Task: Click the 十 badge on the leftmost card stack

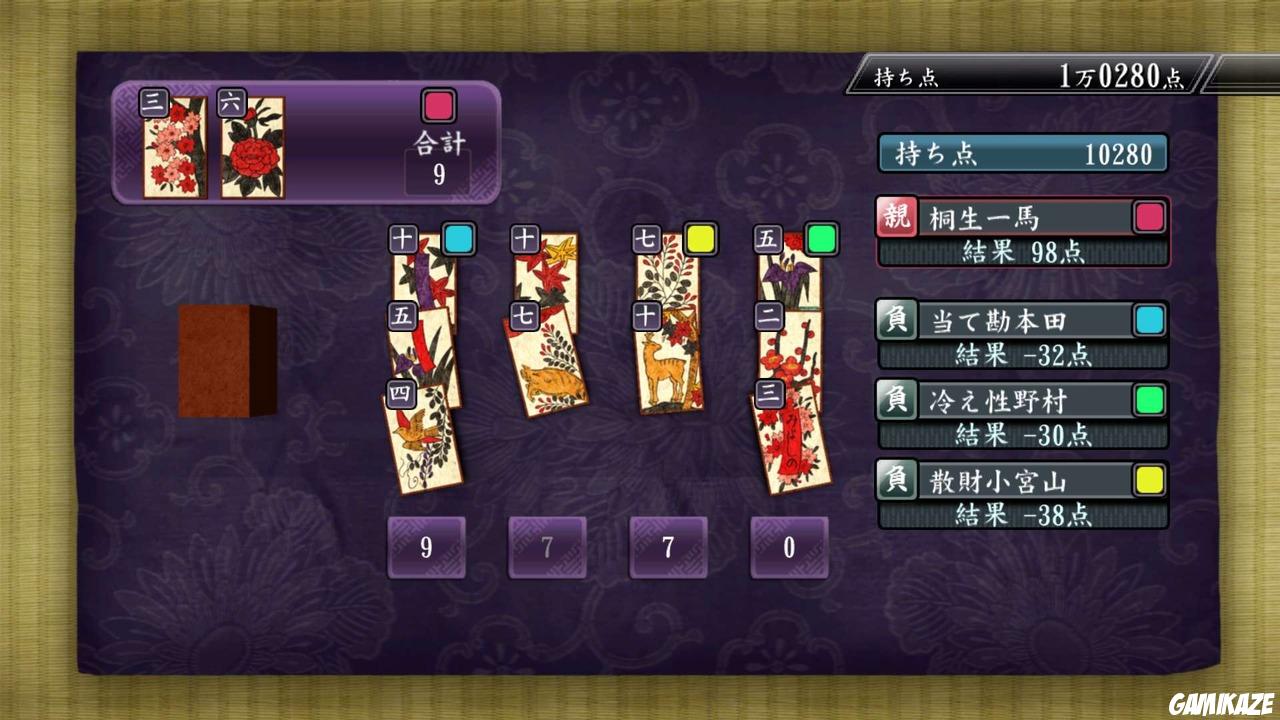Action: [401, 239]
